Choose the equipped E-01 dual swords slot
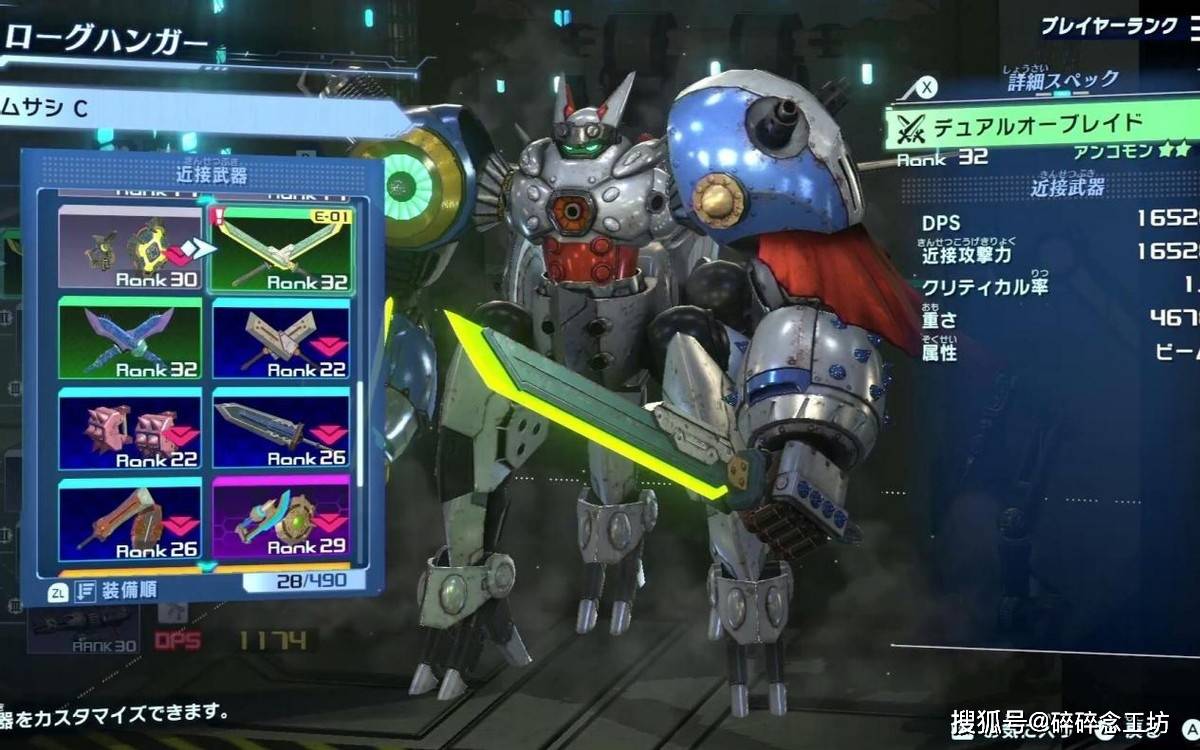The image size is (1200, 750). click(x=281, y=248)
